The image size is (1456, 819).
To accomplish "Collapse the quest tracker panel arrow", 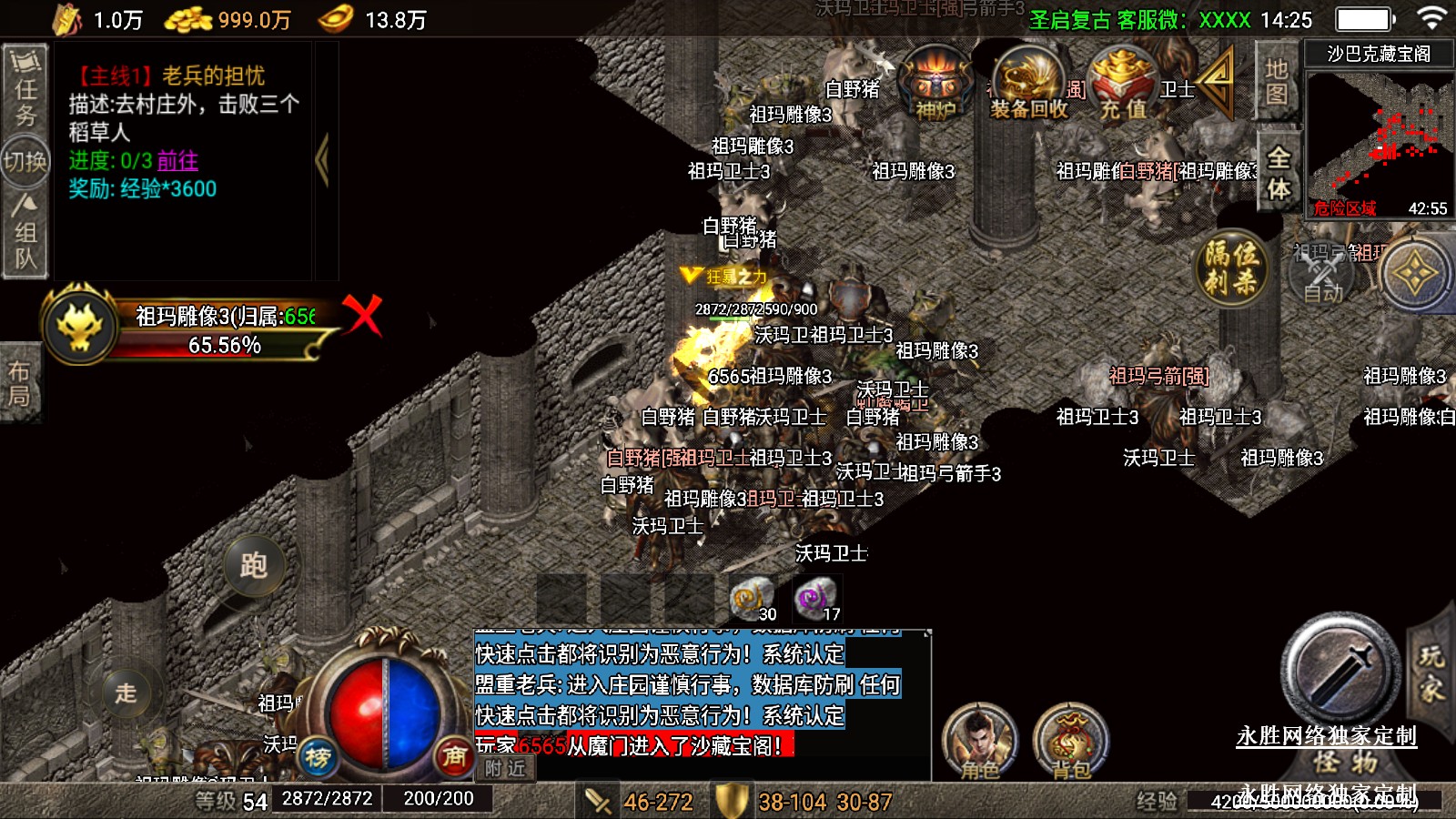I will click(322, 161).
